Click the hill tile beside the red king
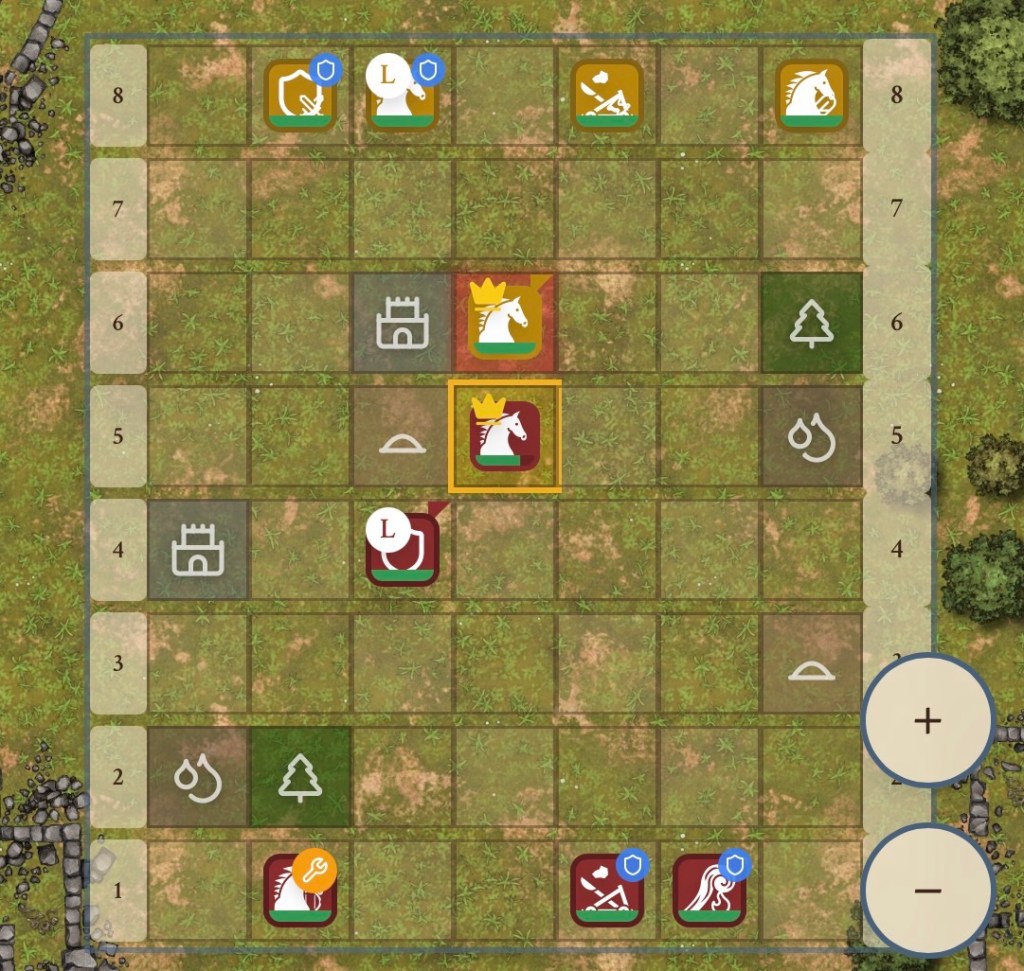The width and height of the screenshot is (1024, 971). (402, 437)
